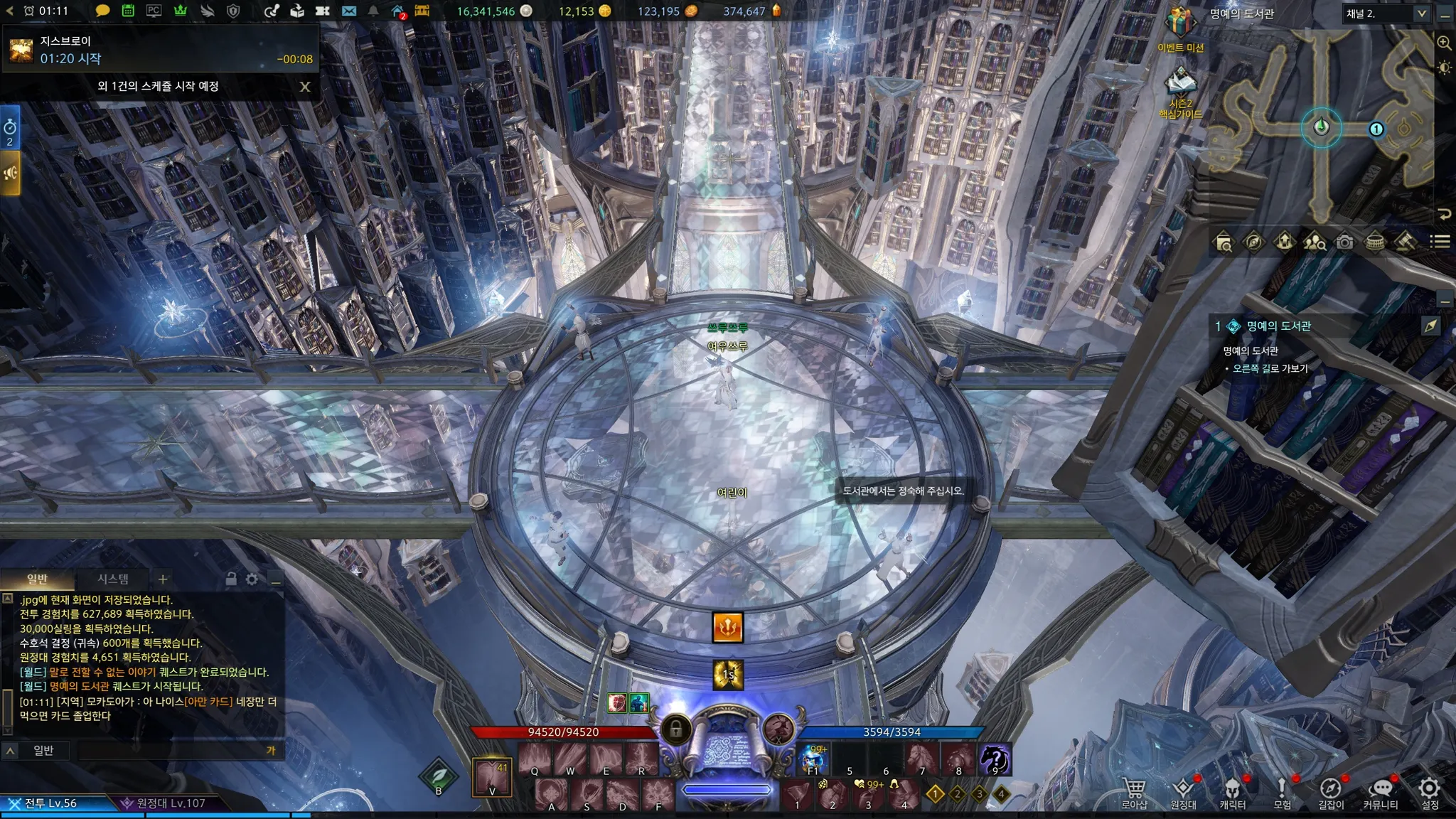Open the chat window gear settings
Screen dimensions: 1456x819
(x=252, y=579)
